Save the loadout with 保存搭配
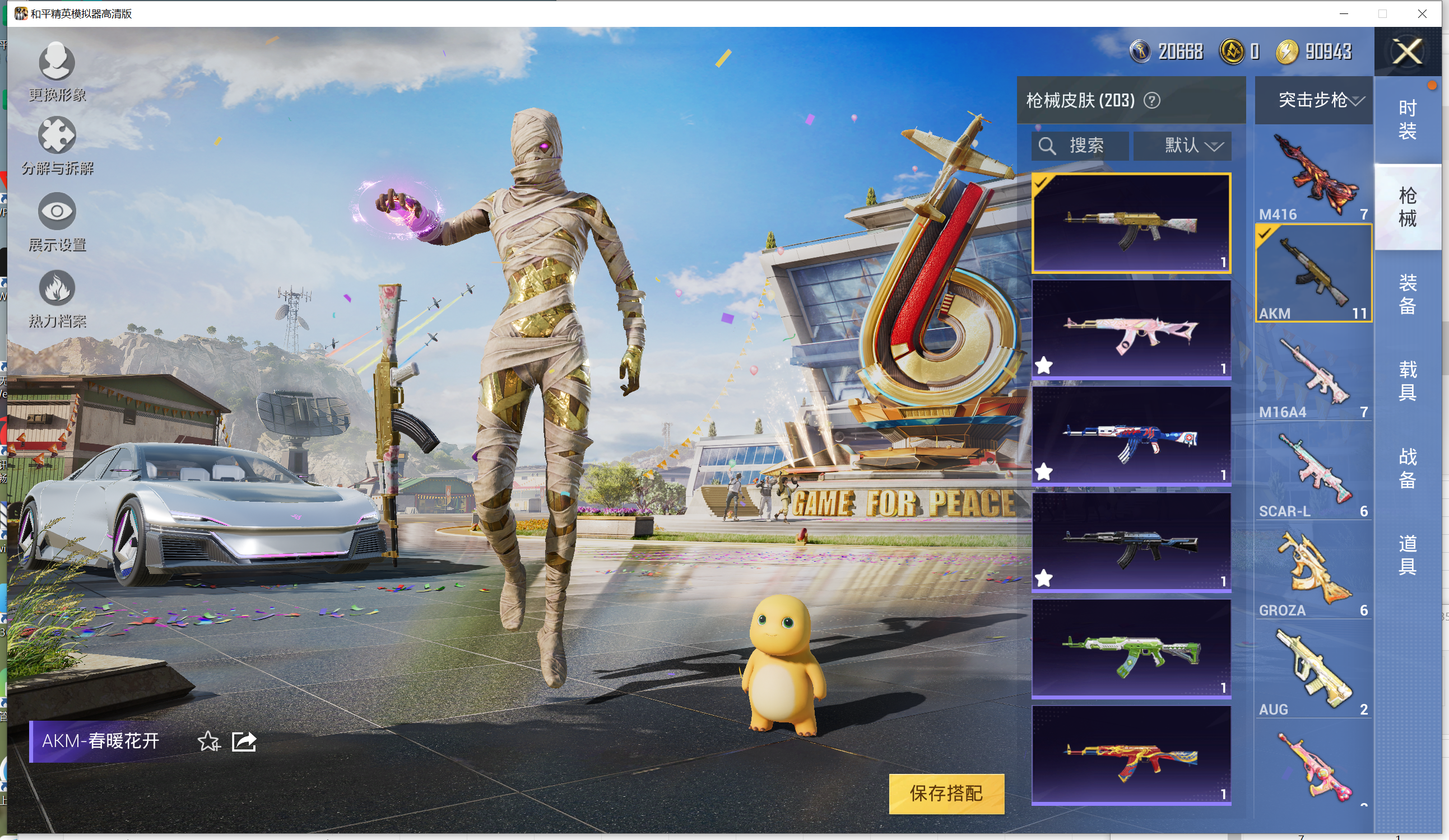 (x=946, y=794)
